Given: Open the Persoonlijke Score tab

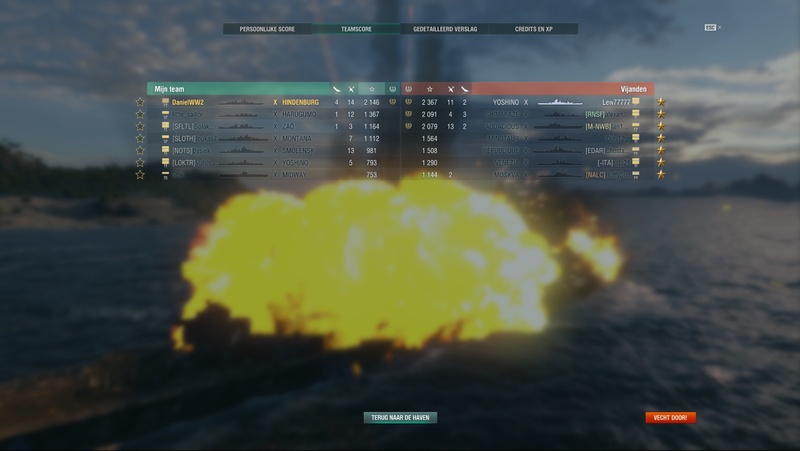Looking at the screenshot, I should pyautogui.click(x=266, y=29).
